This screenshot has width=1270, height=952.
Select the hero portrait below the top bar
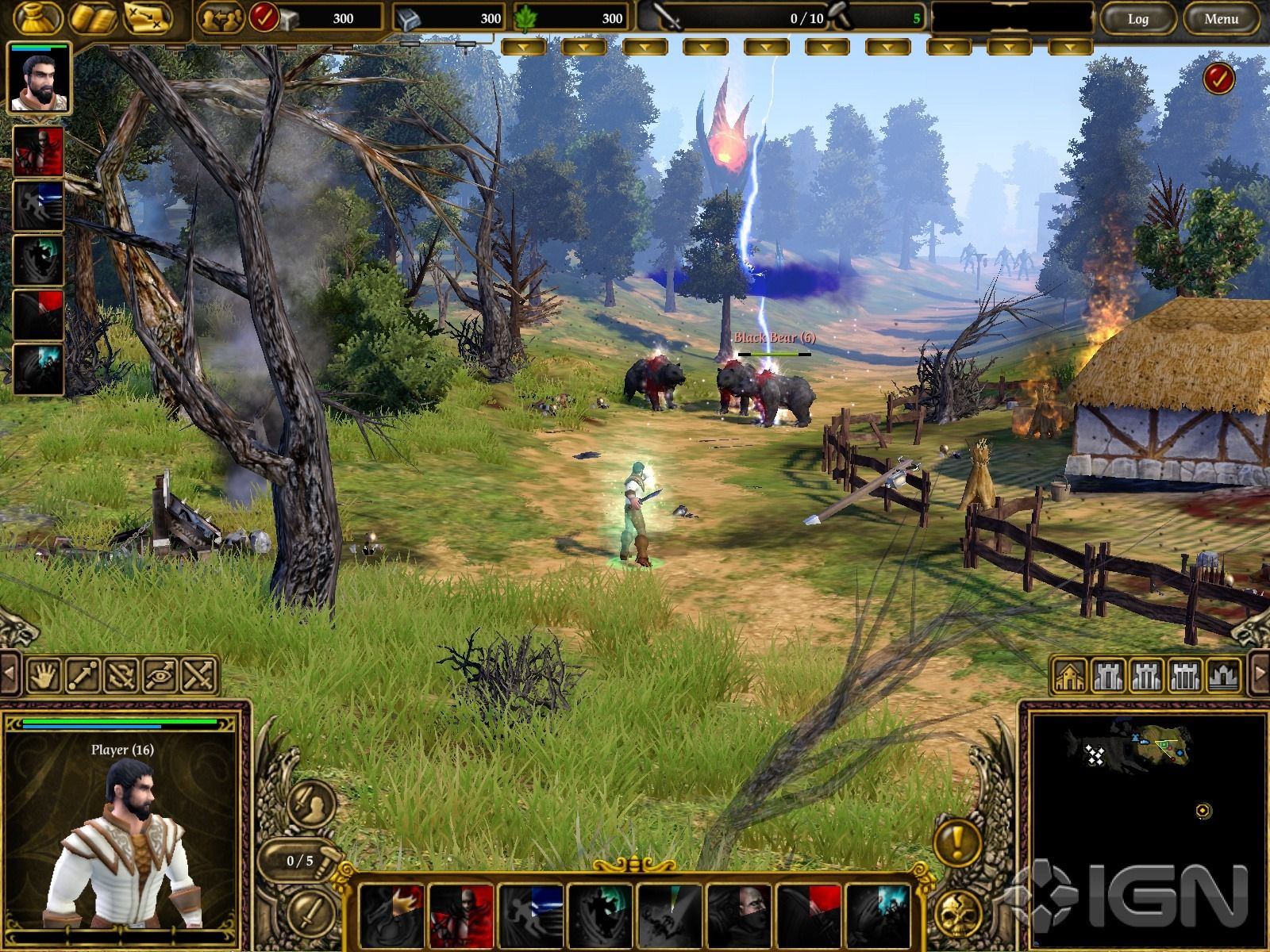(x=38, y=79)
